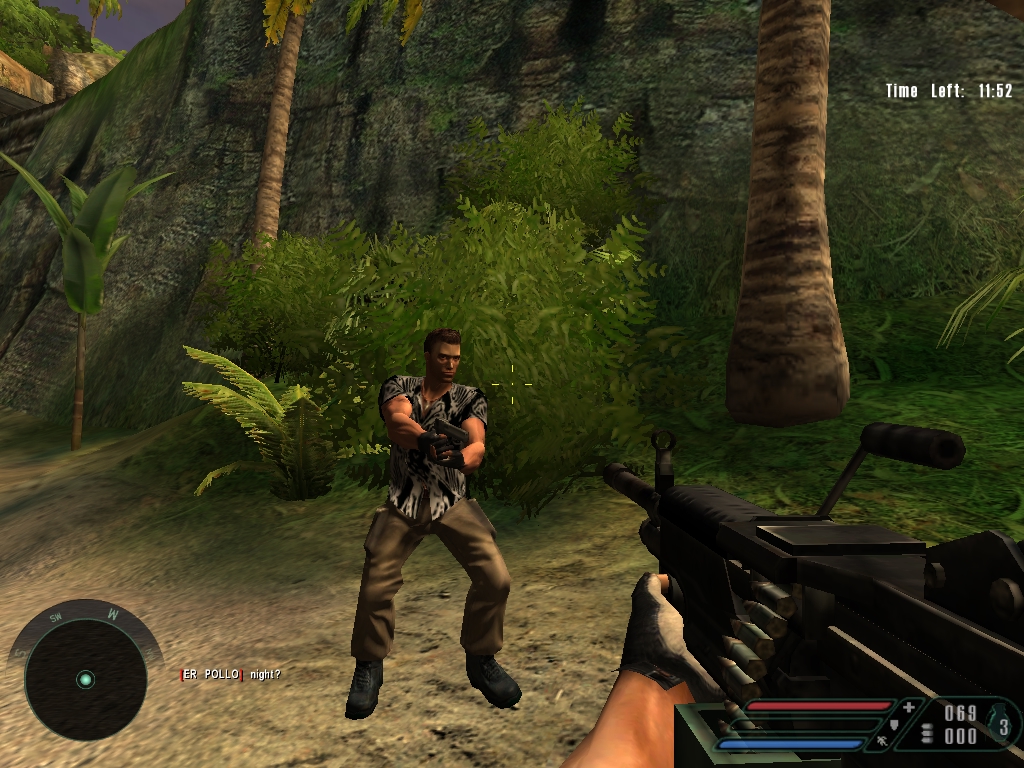
Task: Click the health cross icon
Action: pos(908,708)
